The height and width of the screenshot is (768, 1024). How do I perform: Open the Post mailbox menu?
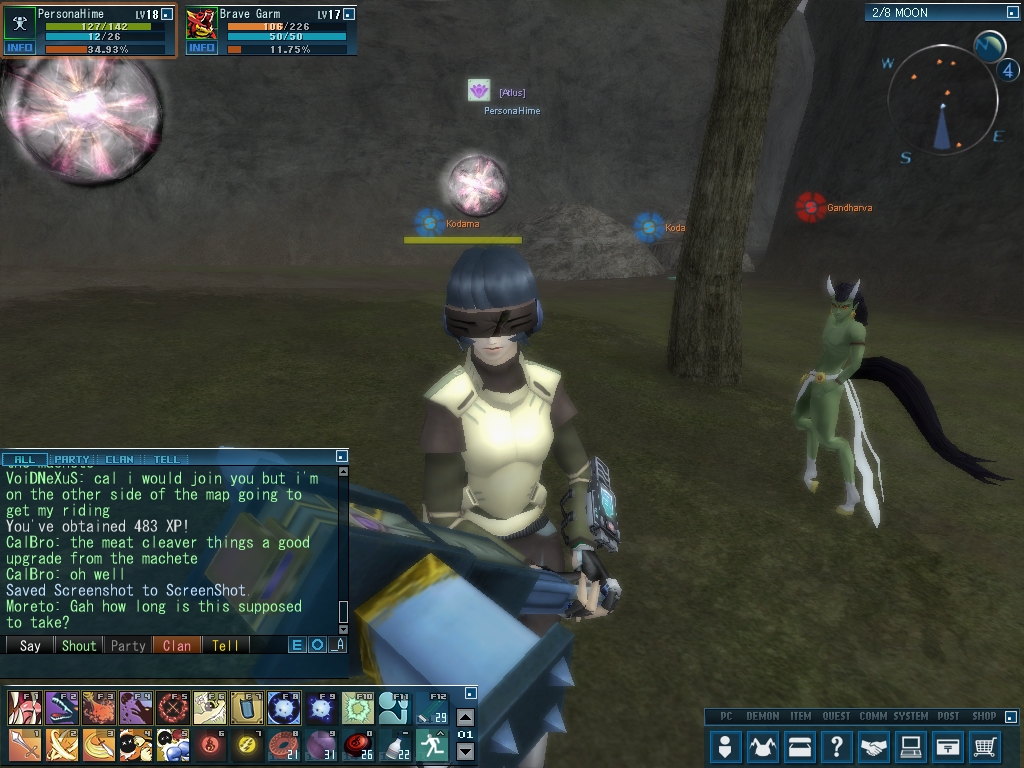[x=948, y=746]
